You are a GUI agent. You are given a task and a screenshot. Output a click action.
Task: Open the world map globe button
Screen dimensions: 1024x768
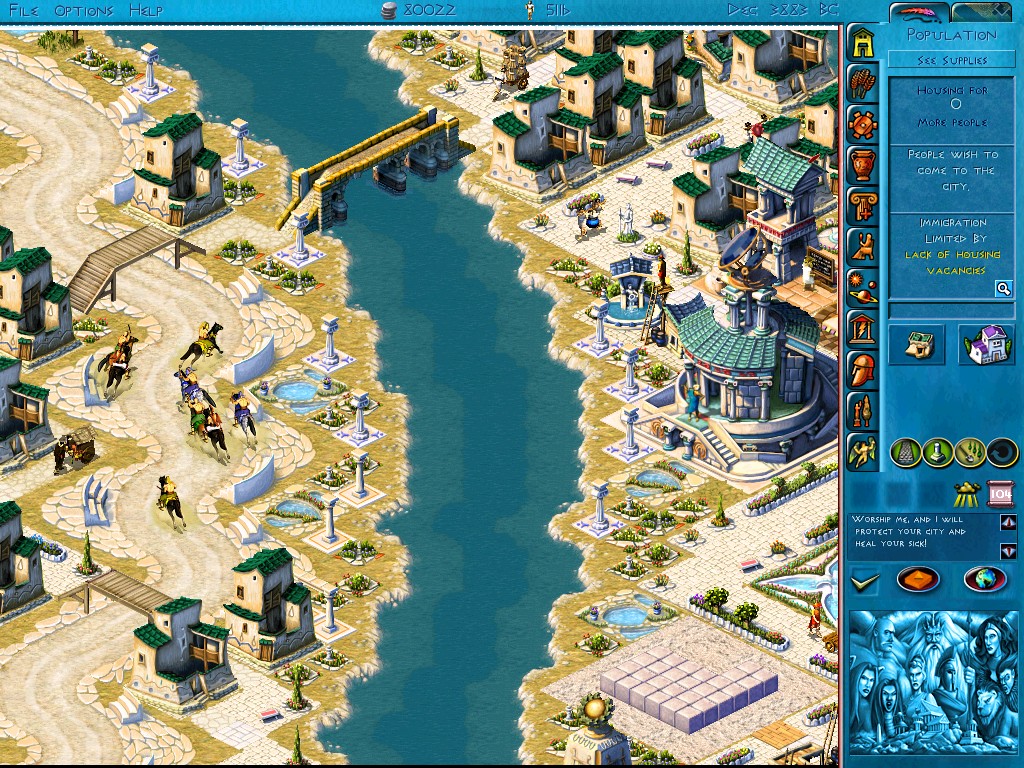tap(984, 579)
